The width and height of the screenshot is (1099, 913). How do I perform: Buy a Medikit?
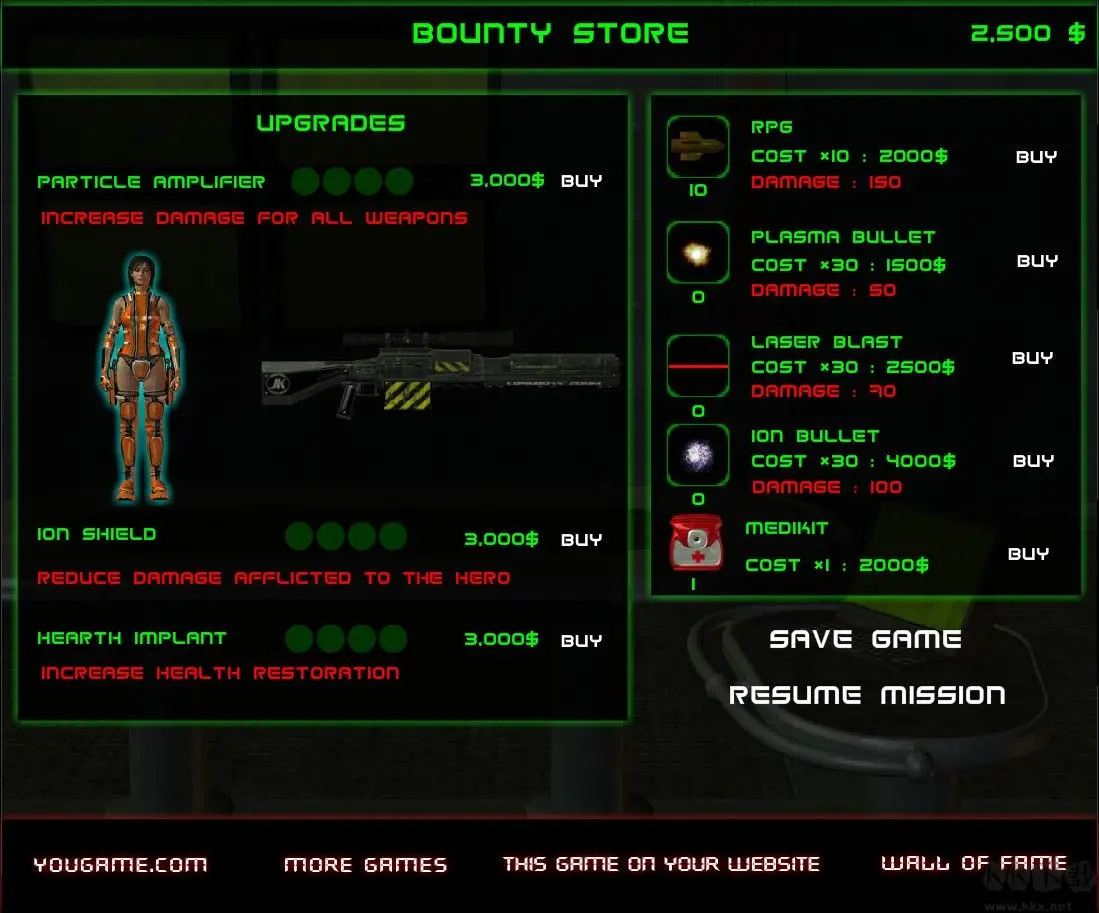pyautogui.click(x=1028, y=554)
